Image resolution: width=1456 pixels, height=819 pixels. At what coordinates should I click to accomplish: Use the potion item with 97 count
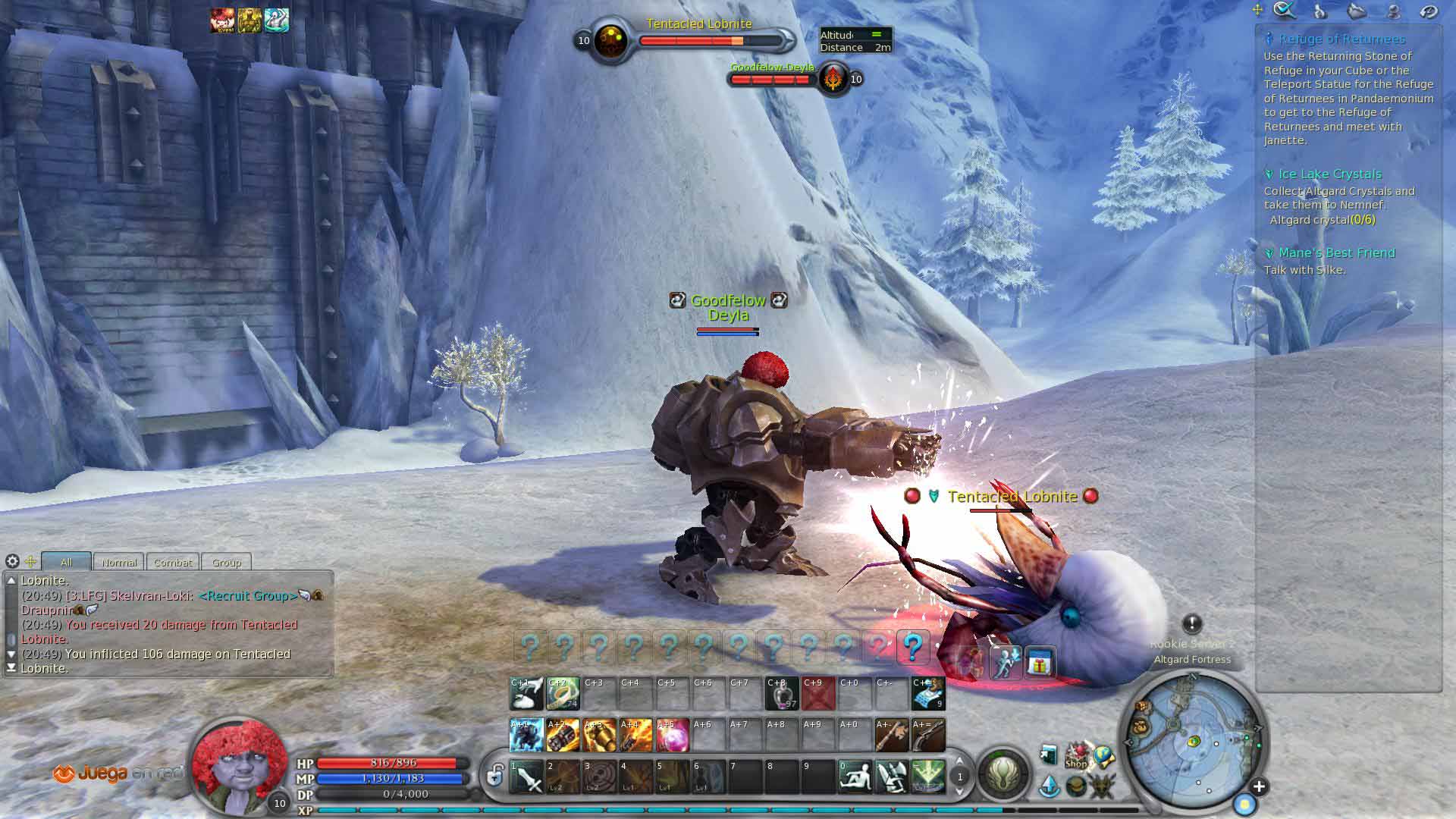click(781, 693)
